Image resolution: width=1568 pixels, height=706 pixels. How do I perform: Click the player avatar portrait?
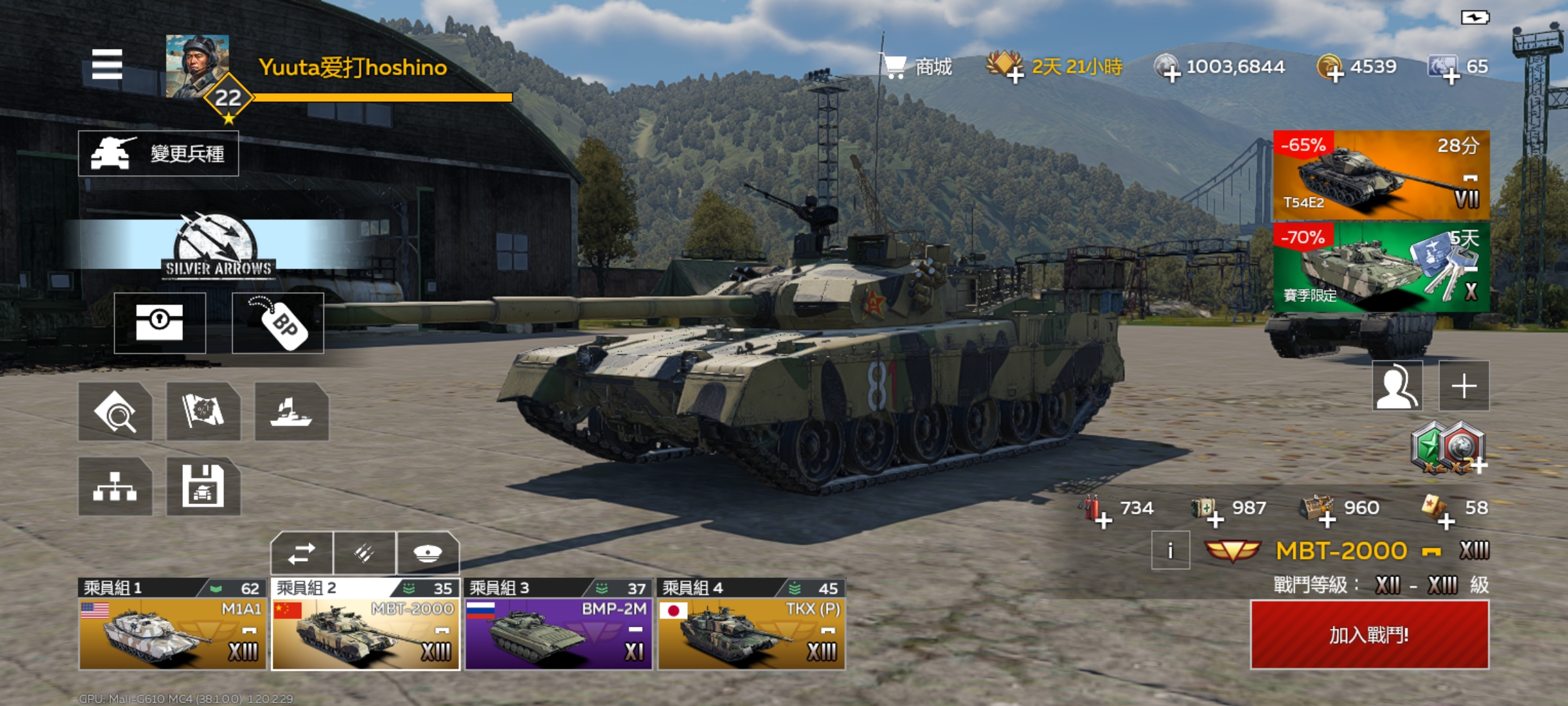click(x=197, y=66)
